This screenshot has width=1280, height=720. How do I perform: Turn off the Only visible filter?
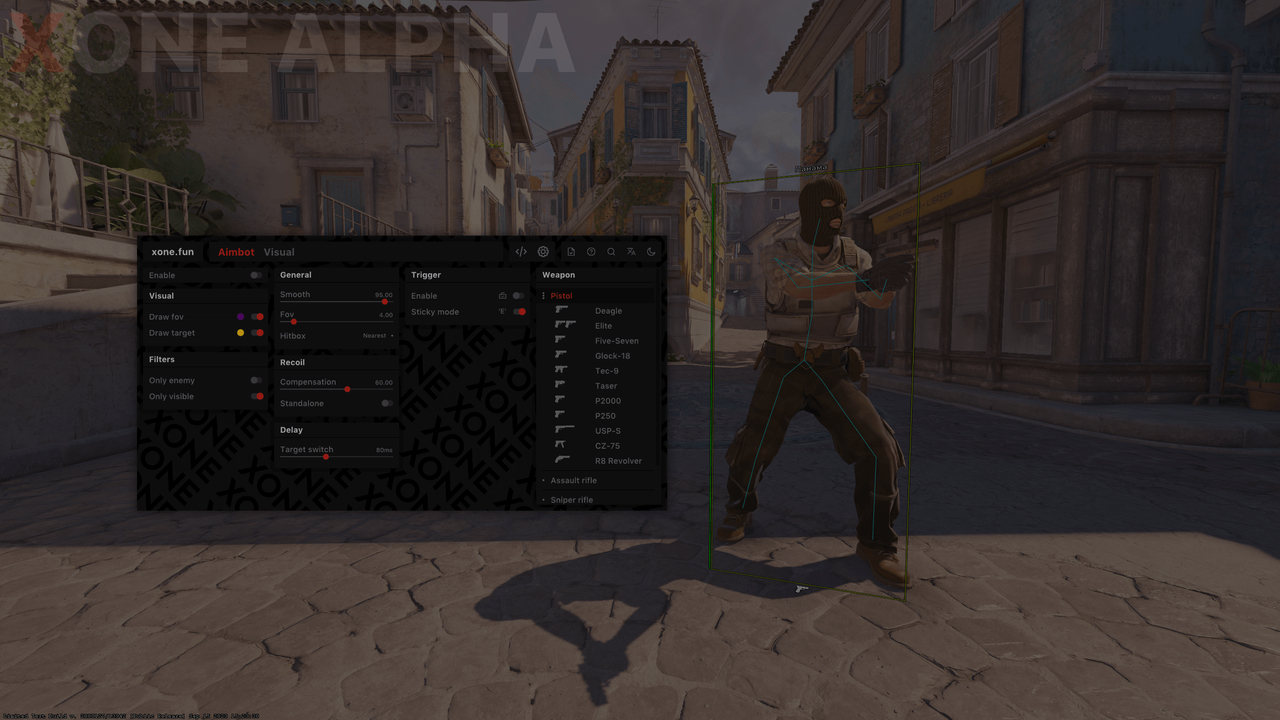click(256, 396)
